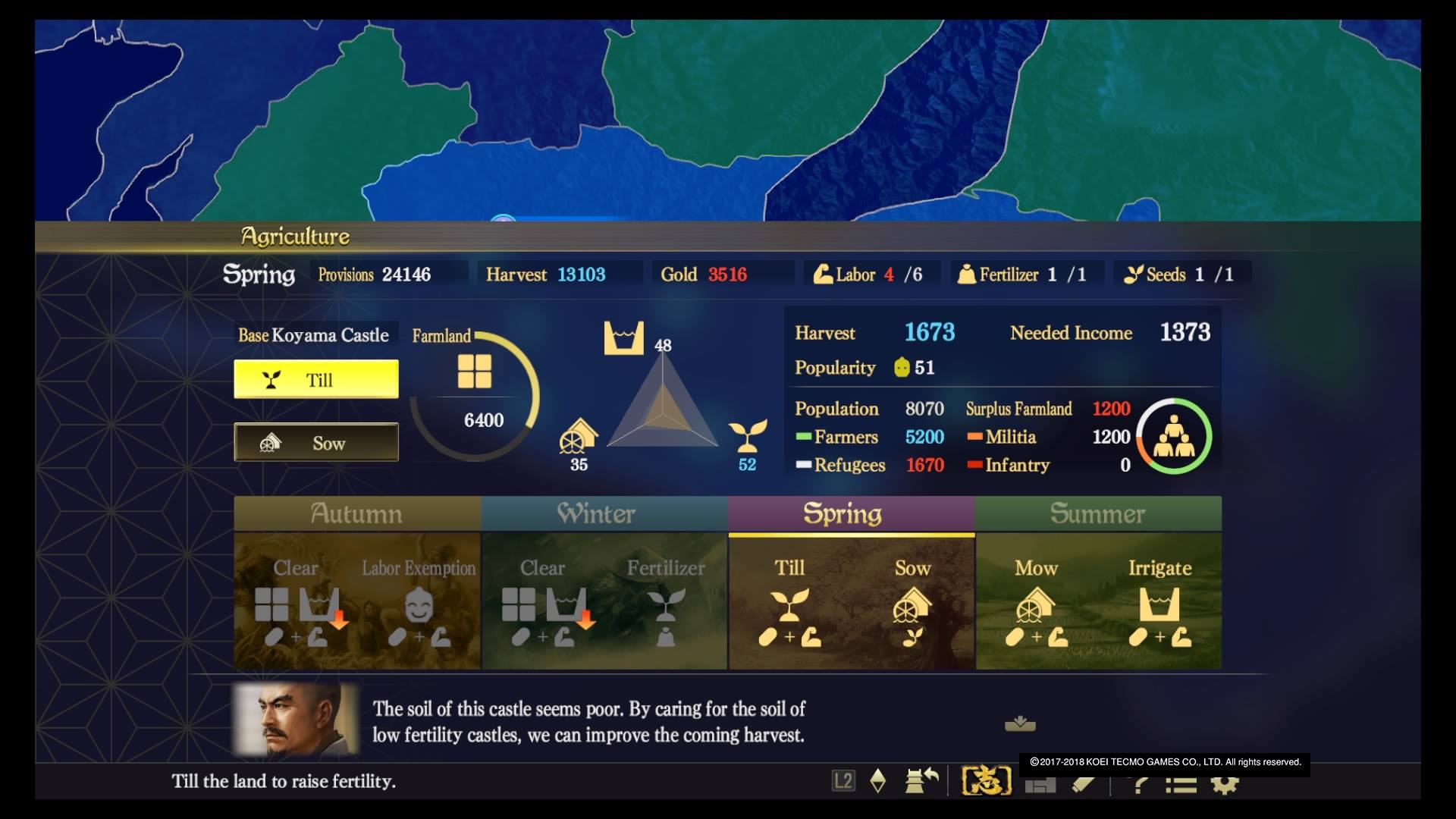The image size is (1456, 819).
Task: Show the Summer season tab
Action: (1098, 514)
